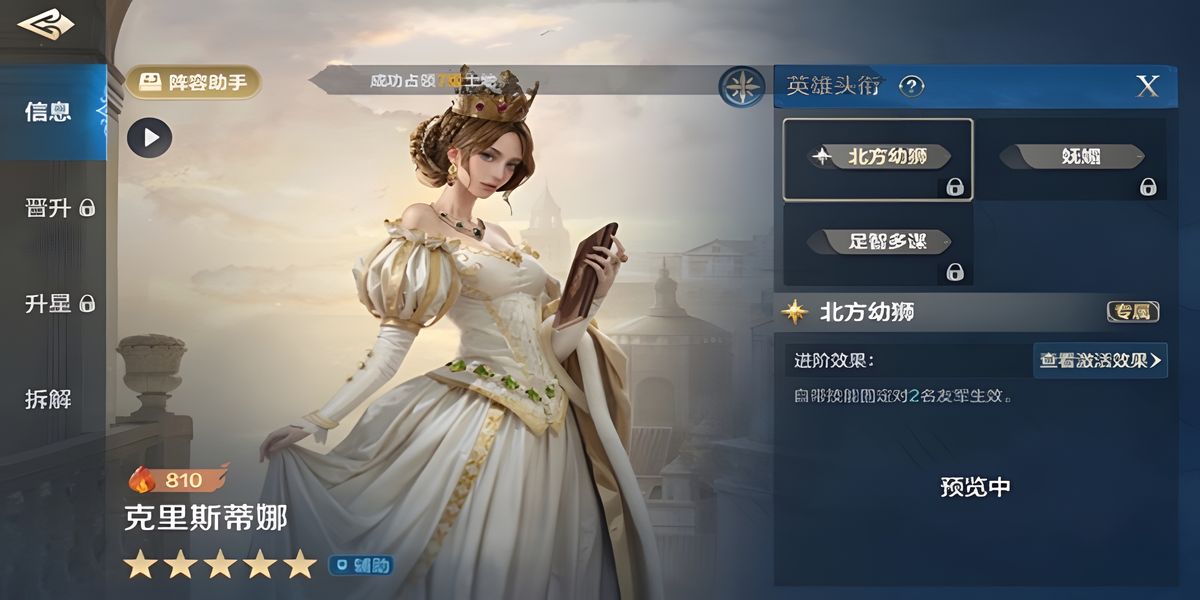1200x600 pixels.
Task: Open the locked 升星 tab
Action: [58, 303]
